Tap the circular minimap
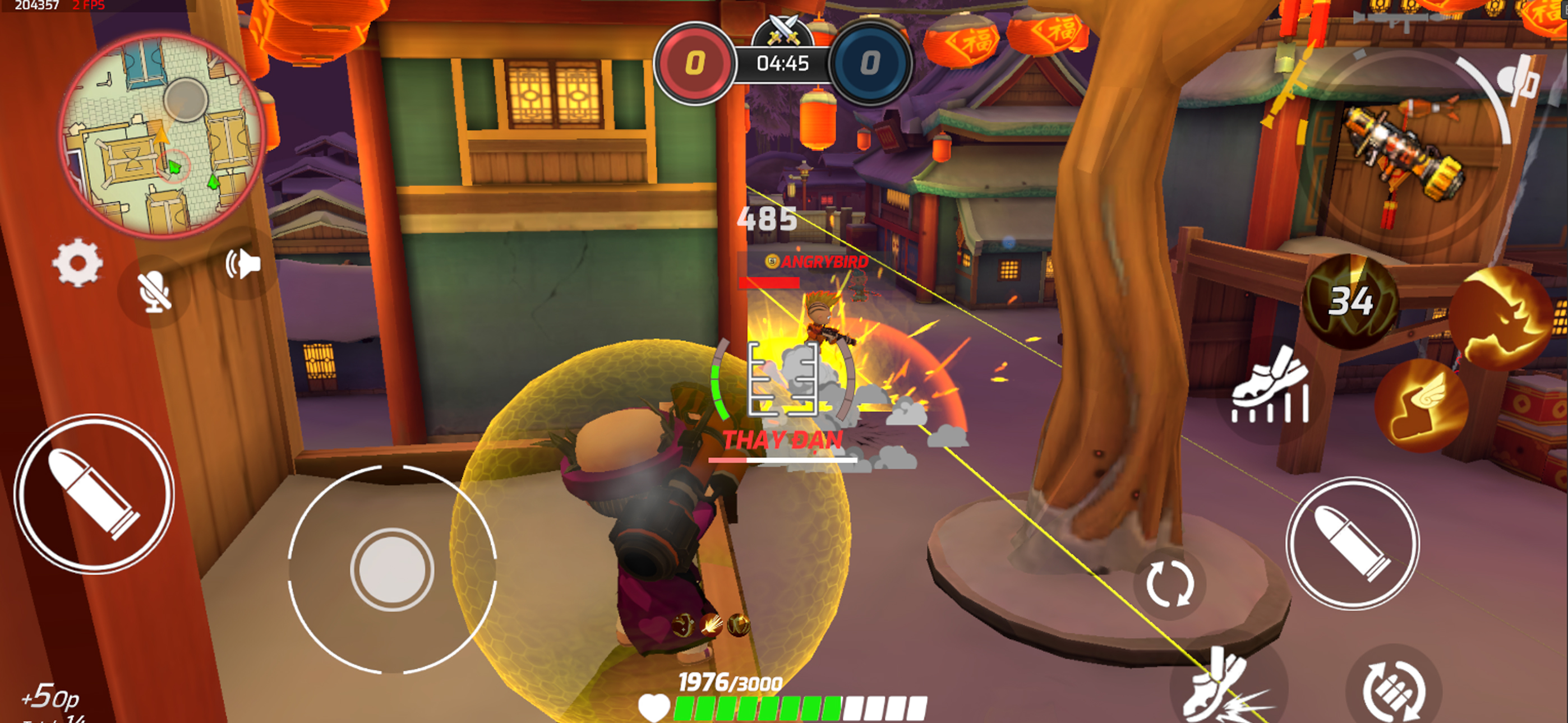 pos(163,133)
